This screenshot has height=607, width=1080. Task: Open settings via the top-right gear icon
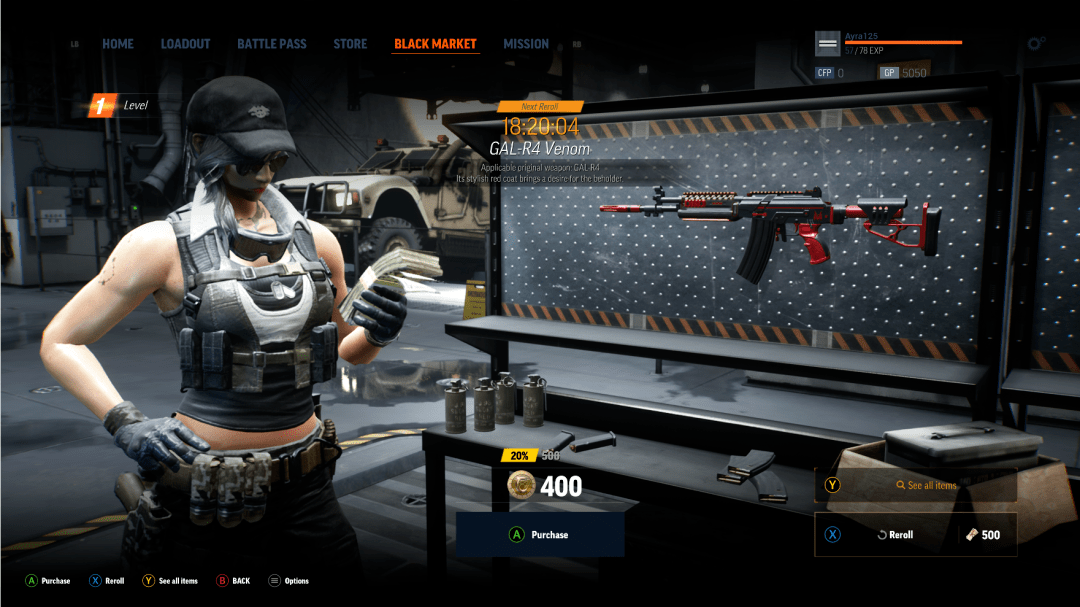(x=1036, y=44)
